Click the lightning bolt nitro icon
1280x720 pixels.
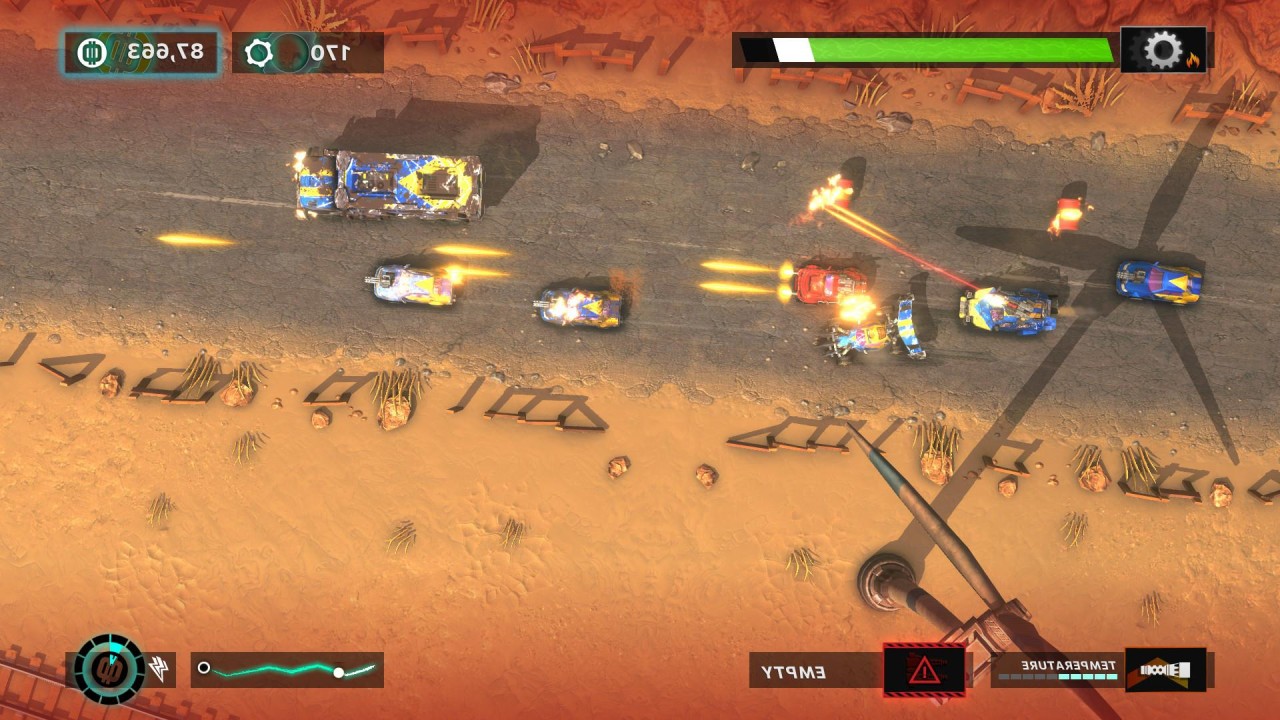160,670
